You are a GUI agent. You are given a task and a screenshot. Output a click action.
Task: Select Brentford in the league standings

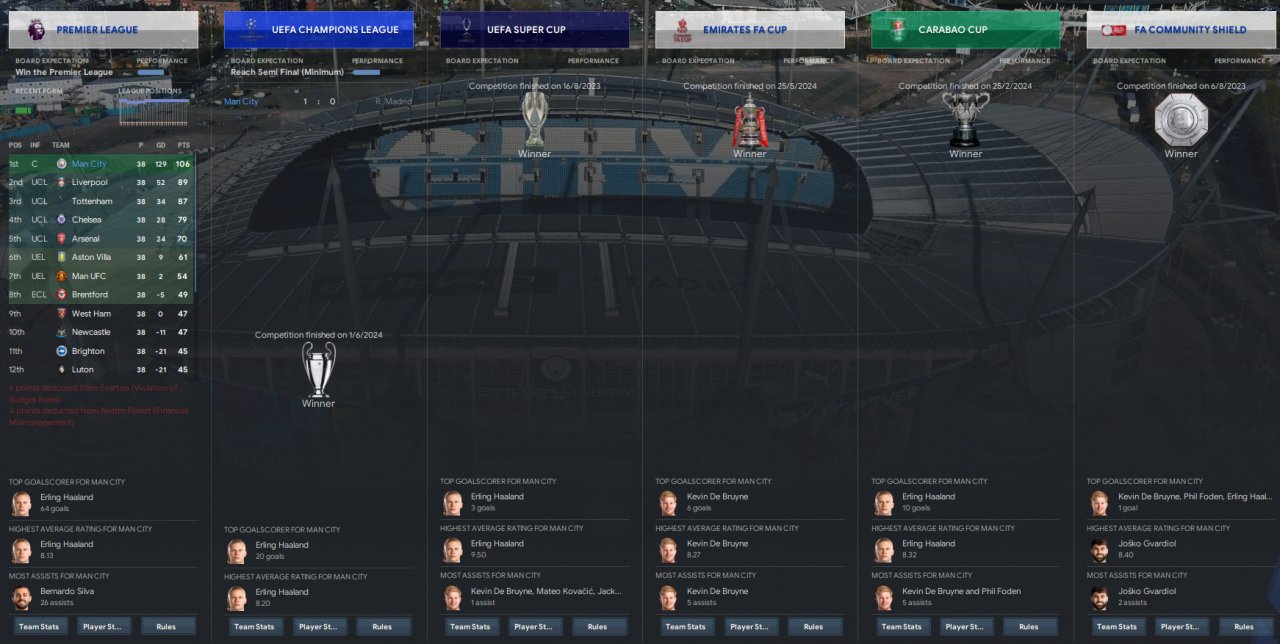click(x=90, y=295)
